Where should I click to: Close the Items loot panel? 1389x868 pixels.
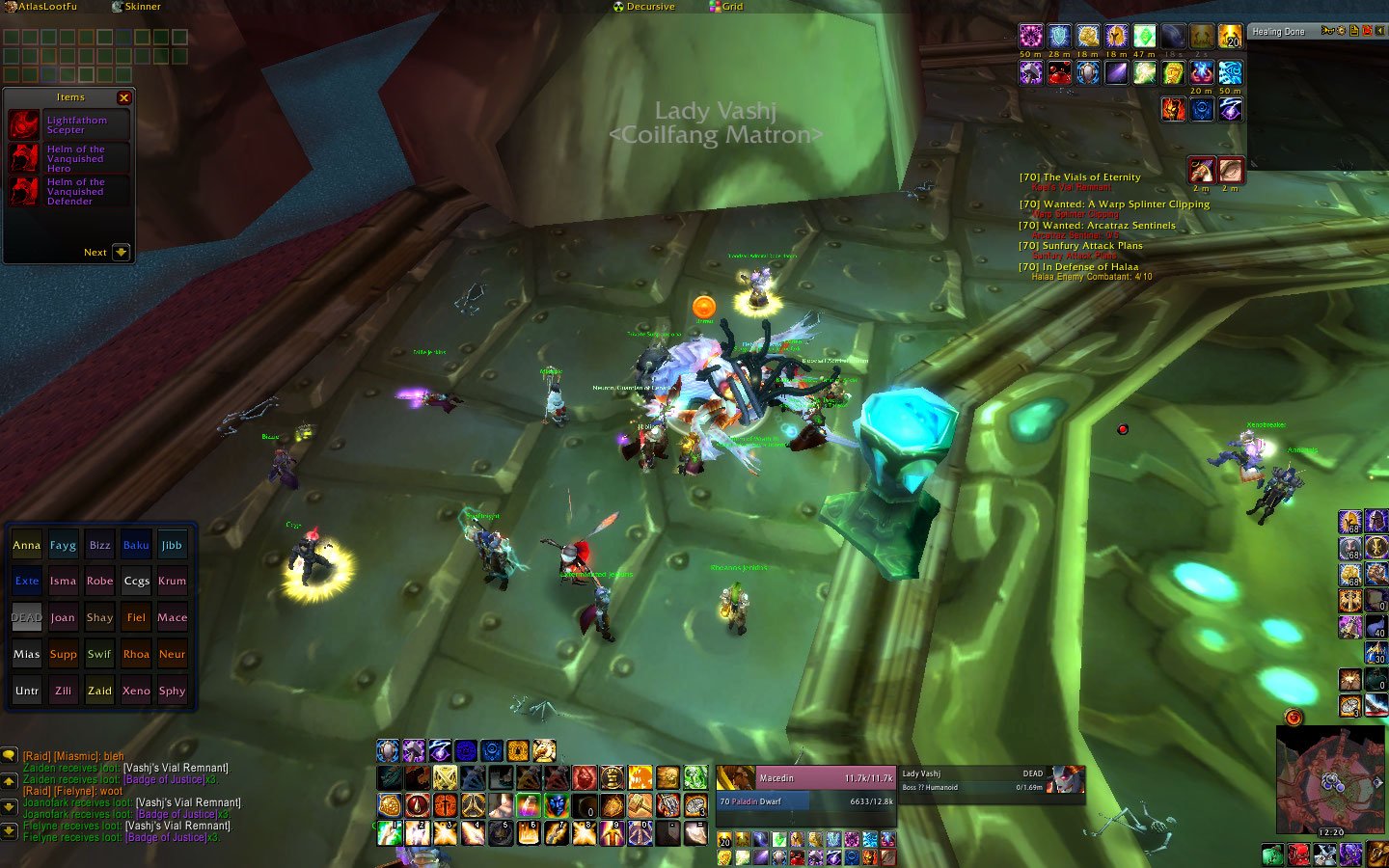123,97
